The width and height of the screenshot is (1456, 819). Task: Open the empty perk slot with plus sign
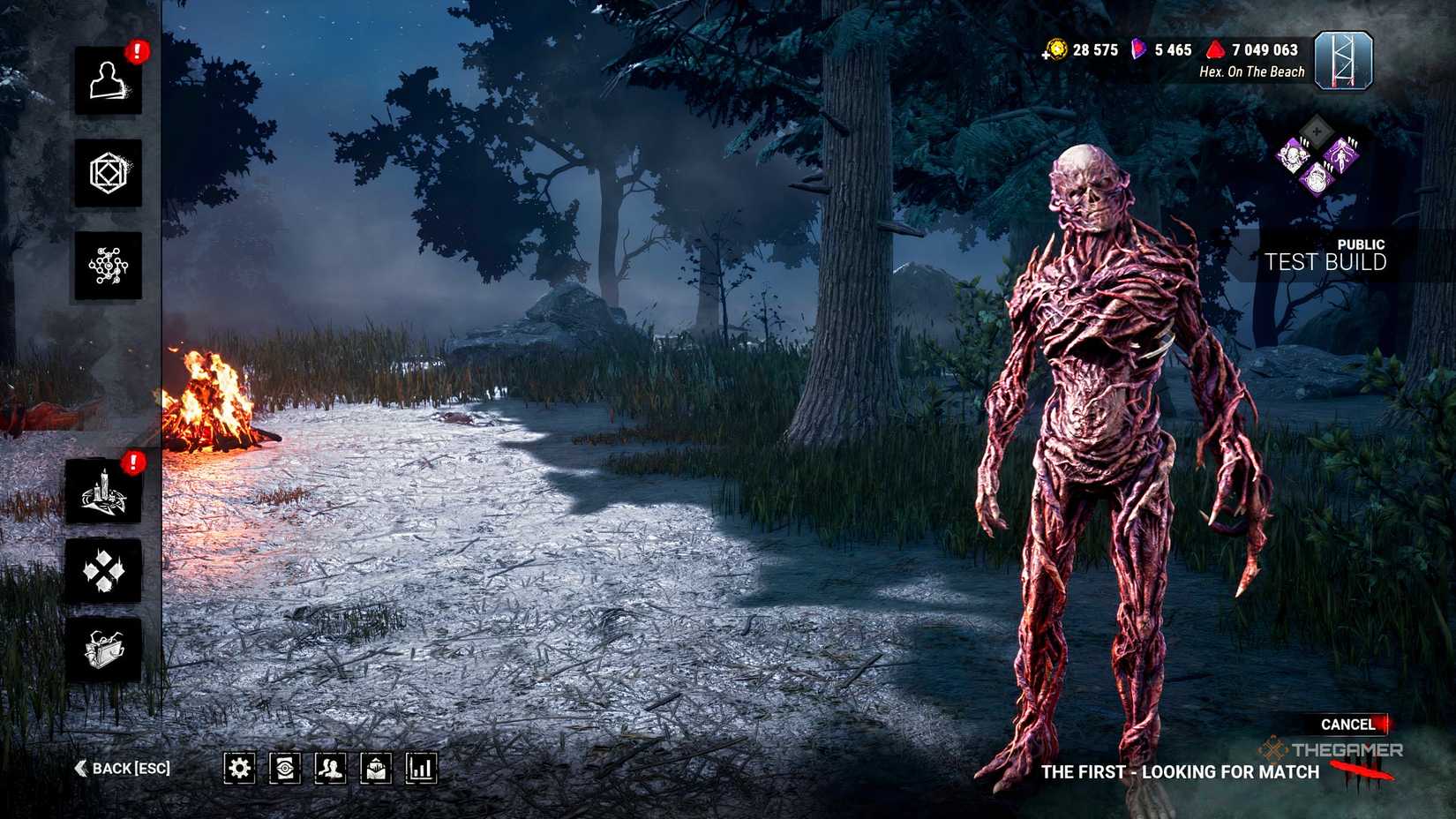[x=1315, y=131]
